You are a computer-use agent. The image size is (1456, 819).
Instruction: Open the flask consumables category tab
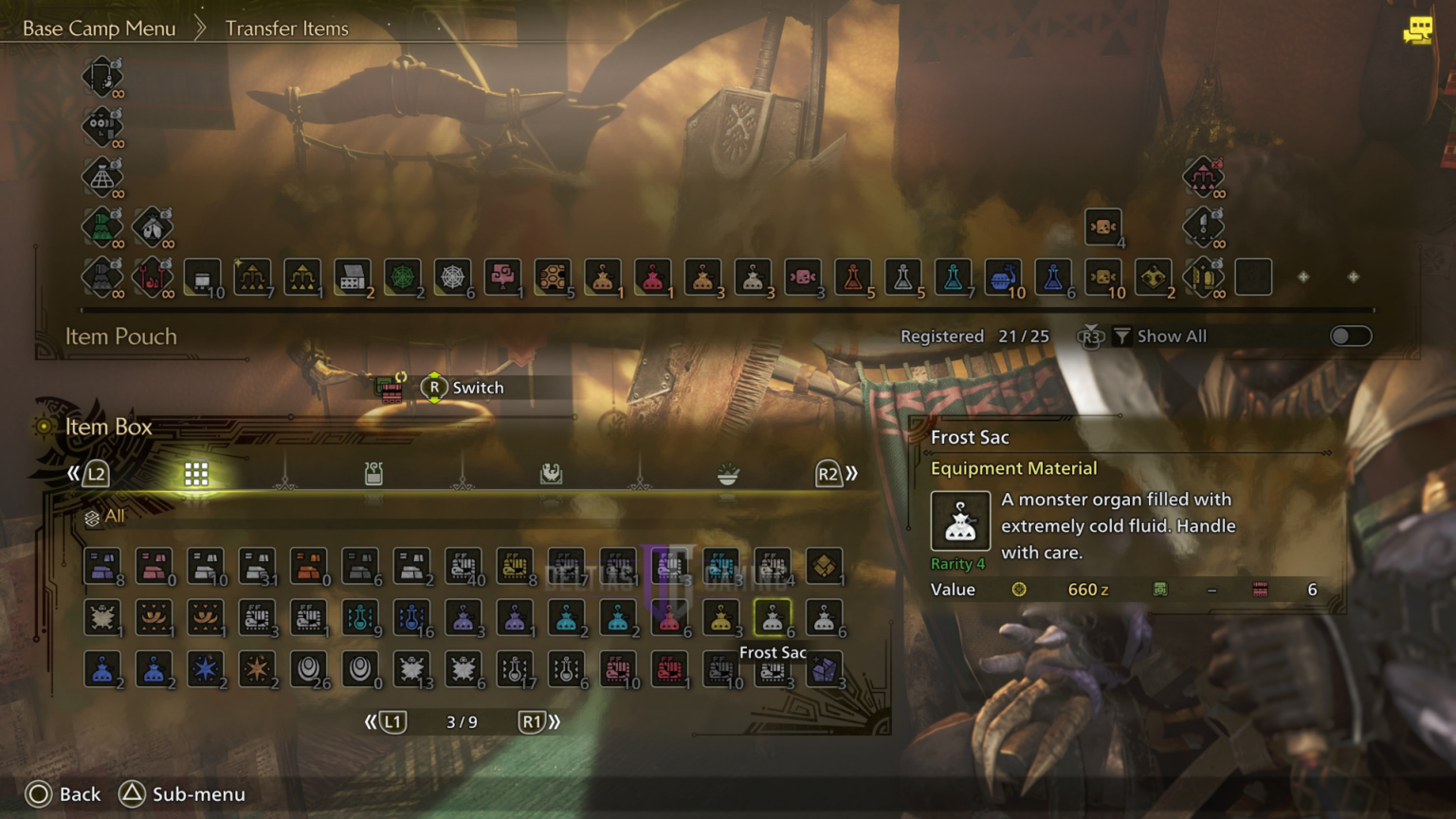(x=373, y=473)
